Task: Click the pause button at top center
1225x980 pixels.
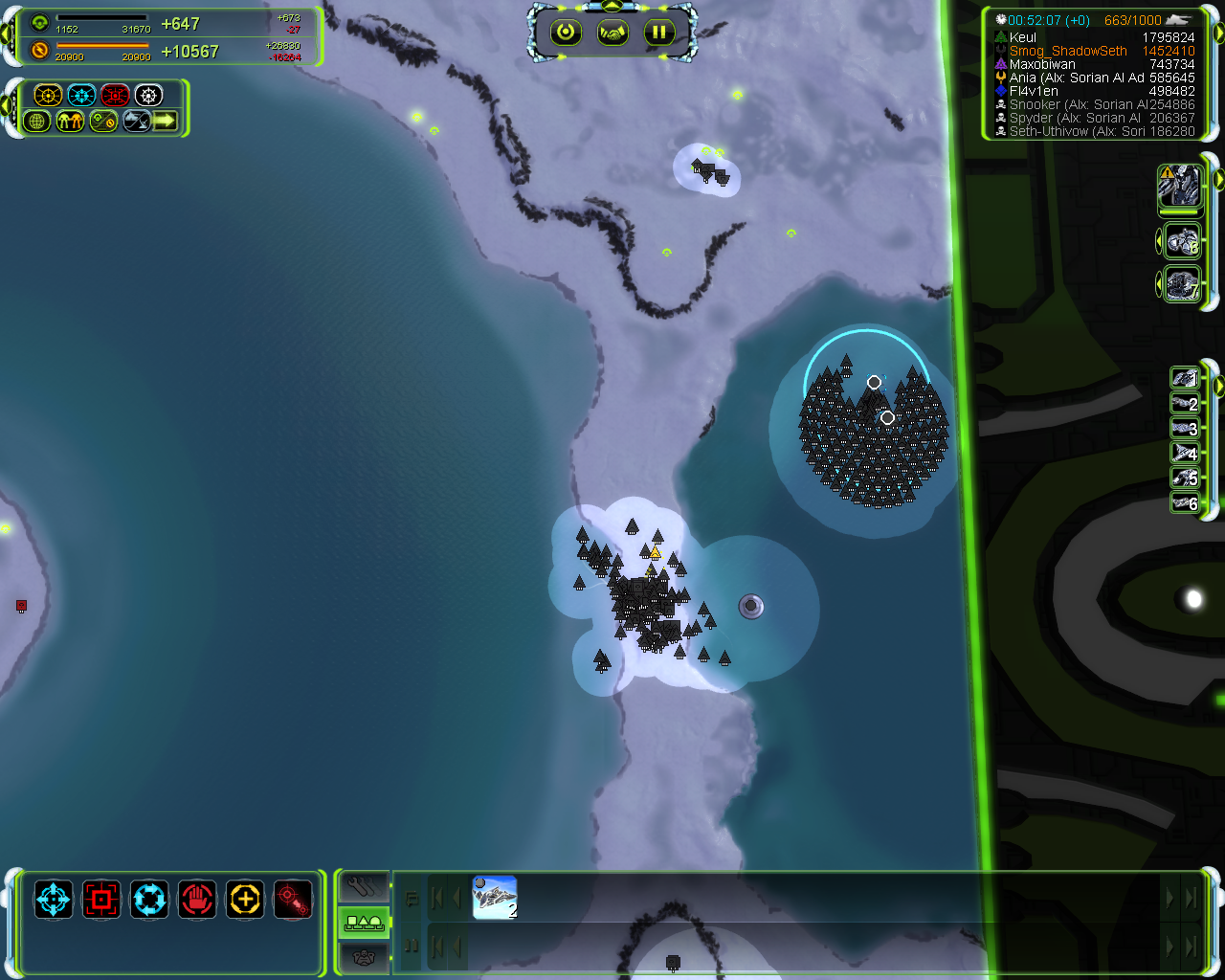Action: pyautogui.click(x=658, y=33)
